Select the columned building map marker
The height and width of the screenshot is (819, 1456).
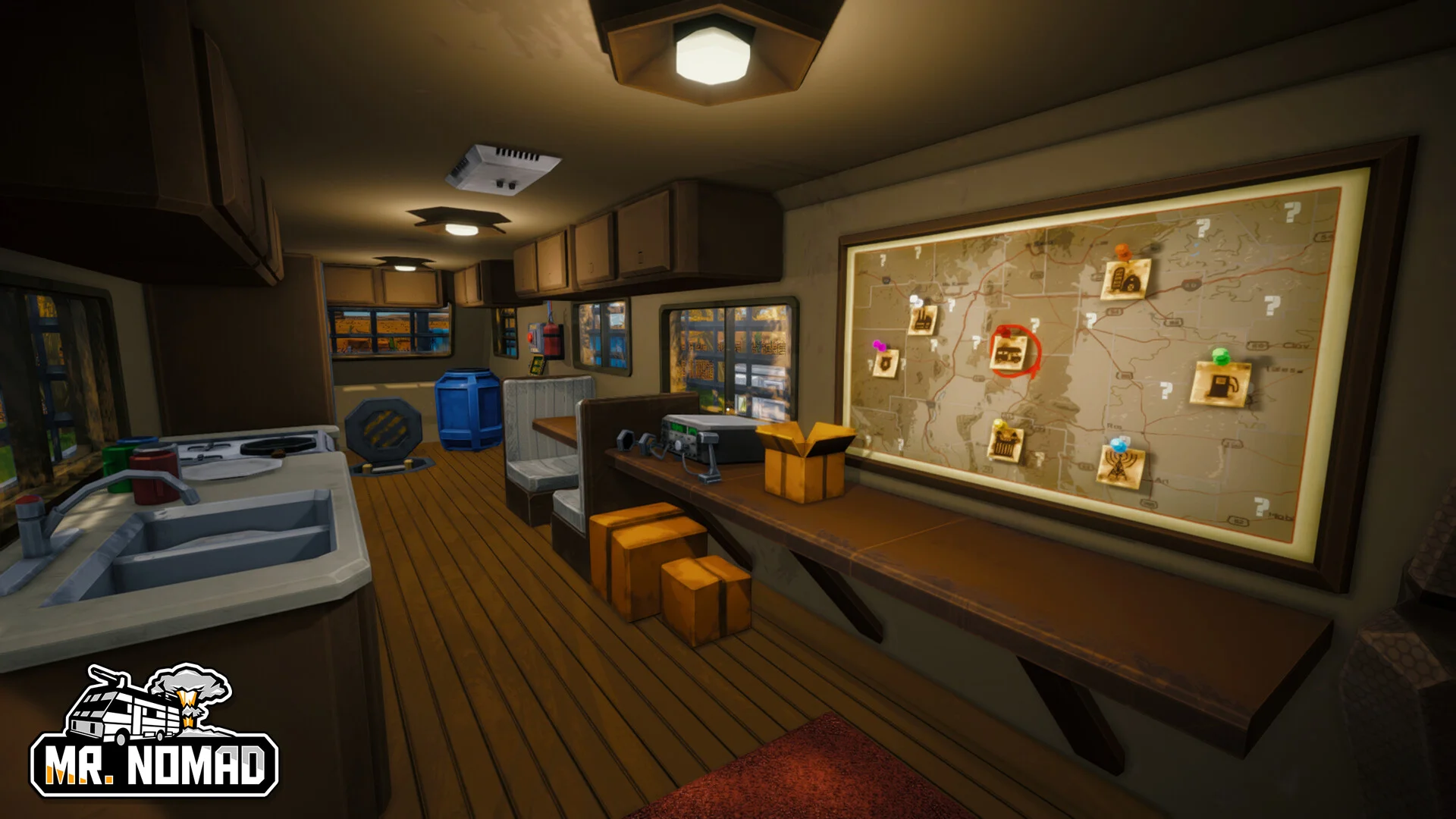coord(1006,444)
